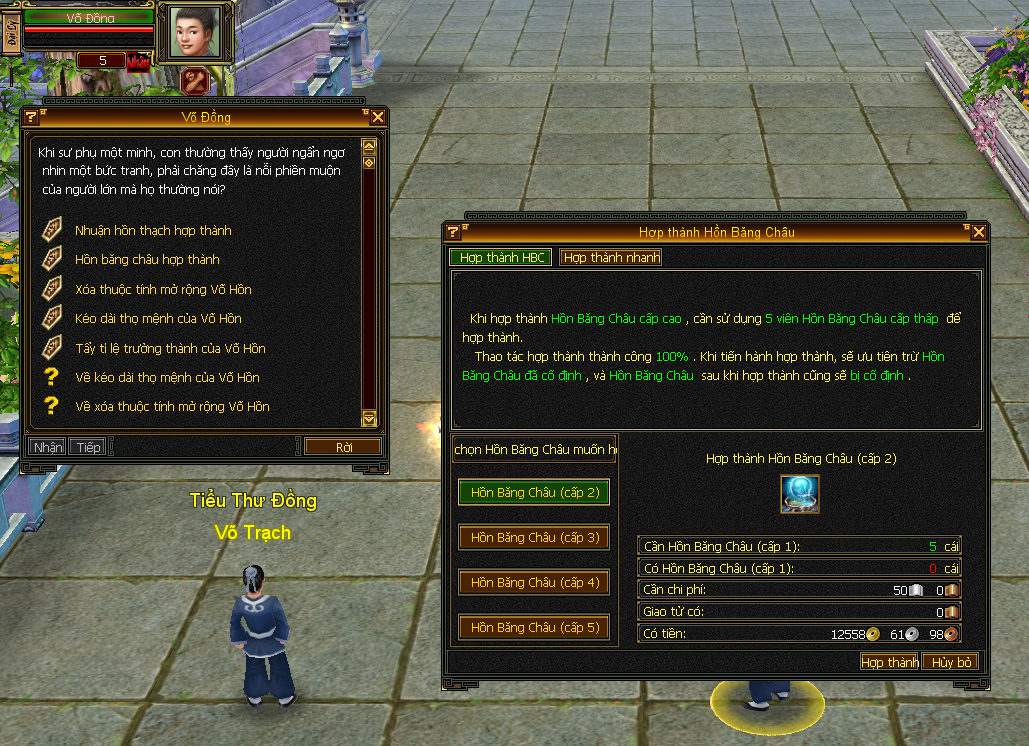Viewport: 1029px width, 746px height.
Task: Close the Hợp thành Hồn Băng Châu window
Action: (x=978, y=232)
